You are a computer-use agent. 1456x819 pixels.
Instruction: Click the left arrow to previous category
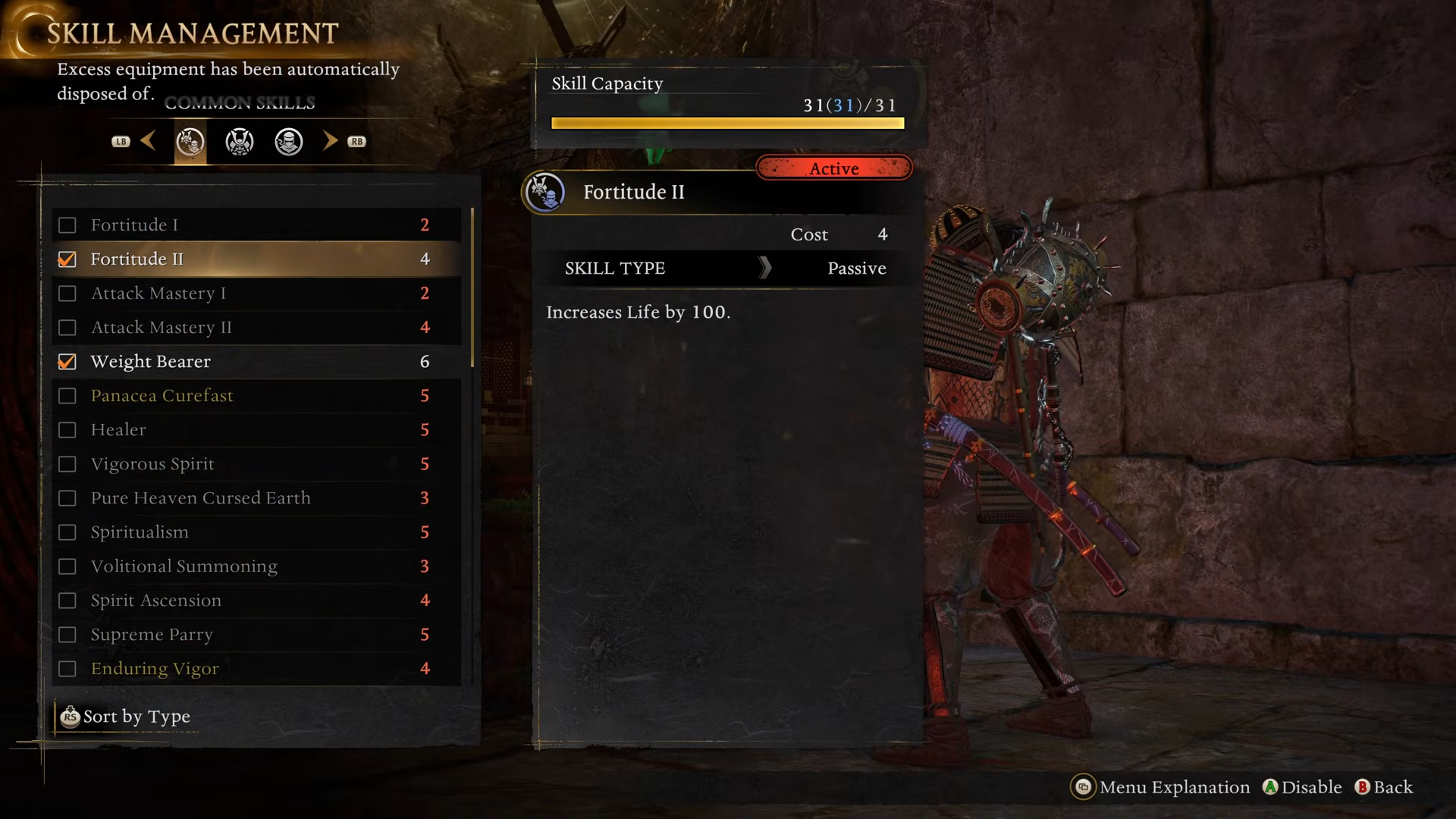click(148, 141)
